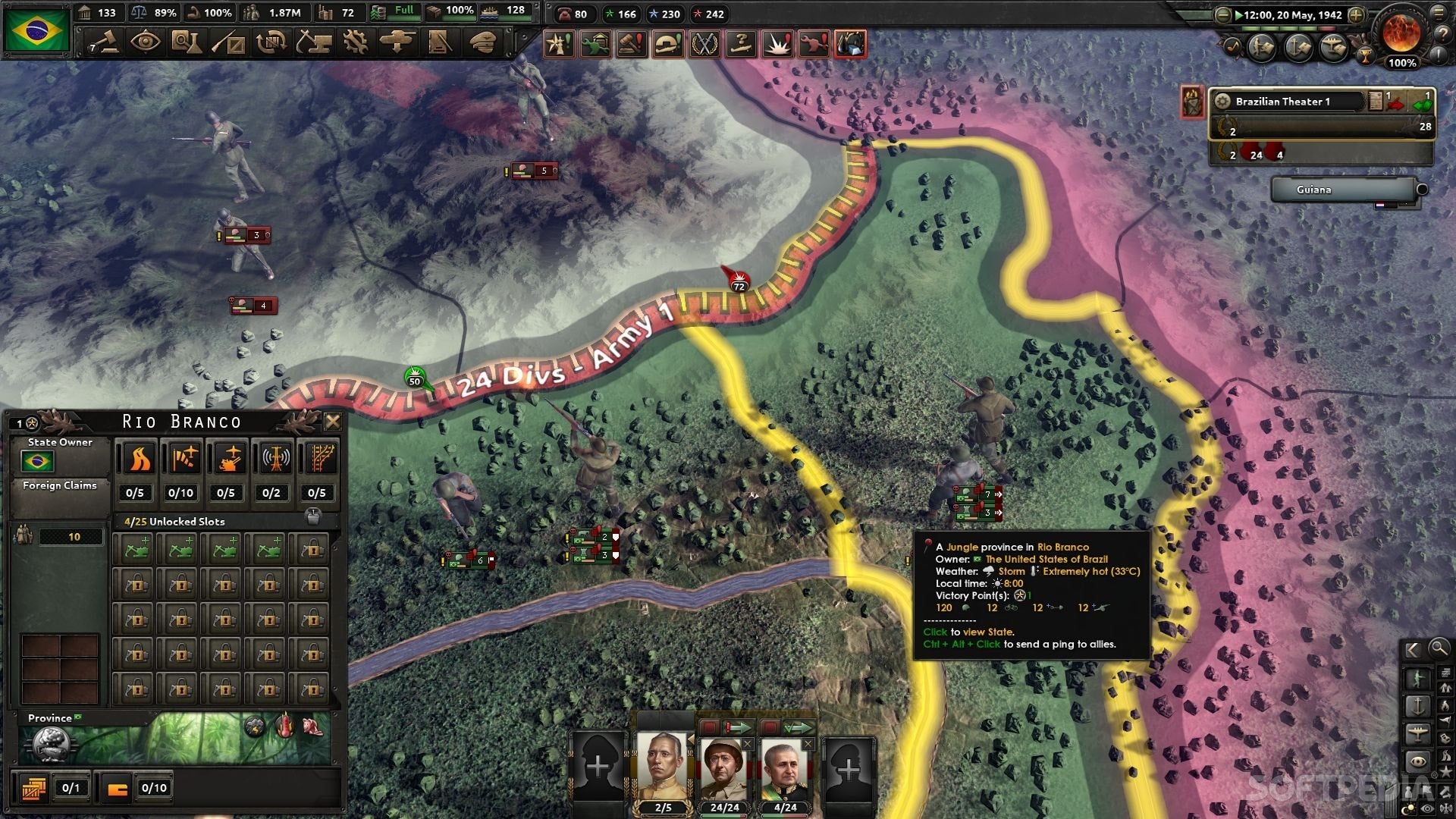Open the Research flask menu

coord(186,42)
